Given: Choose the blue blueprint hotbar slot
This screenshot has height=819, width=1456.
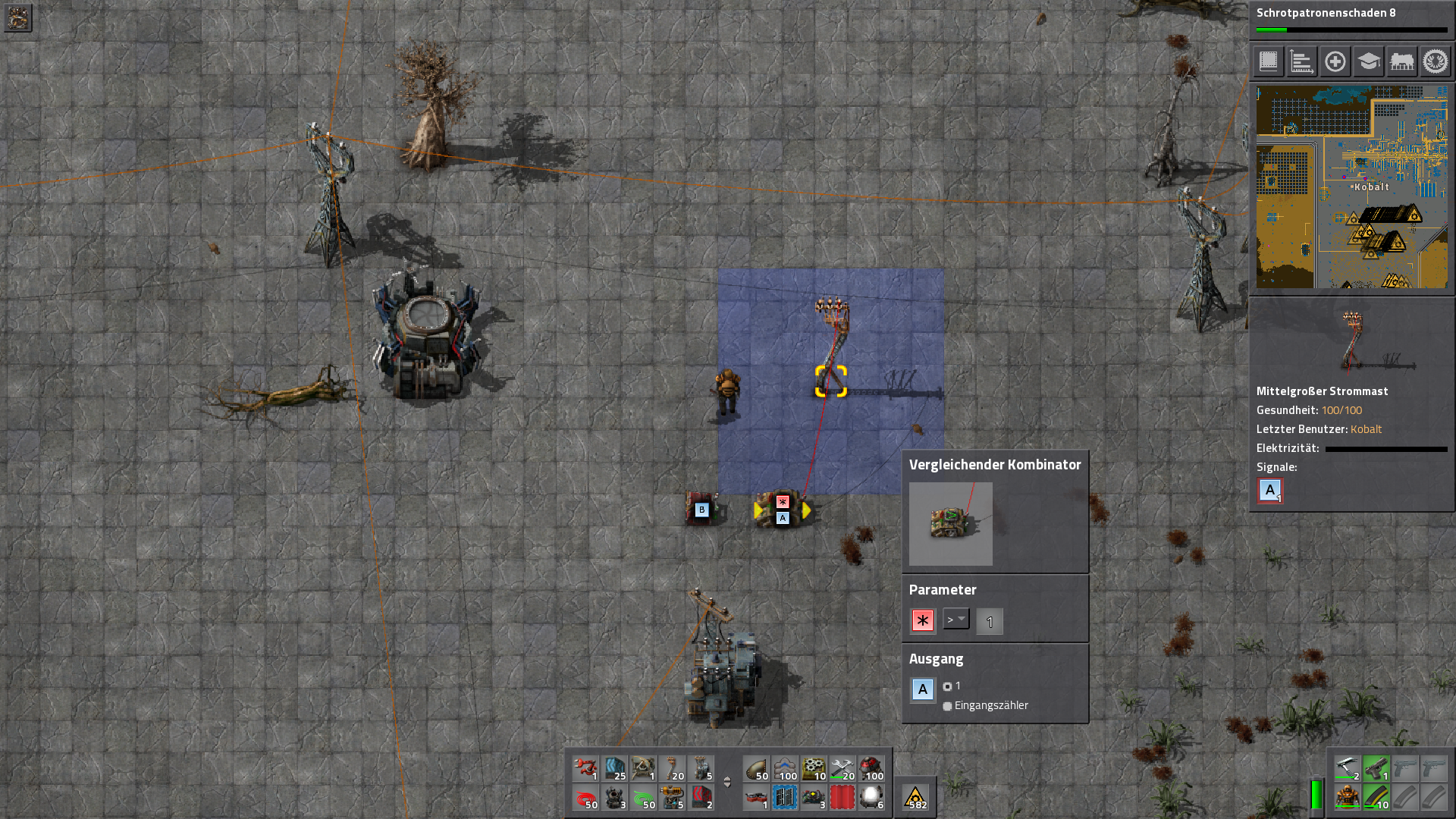Looking at the screenshot, I should pos(785,797).
